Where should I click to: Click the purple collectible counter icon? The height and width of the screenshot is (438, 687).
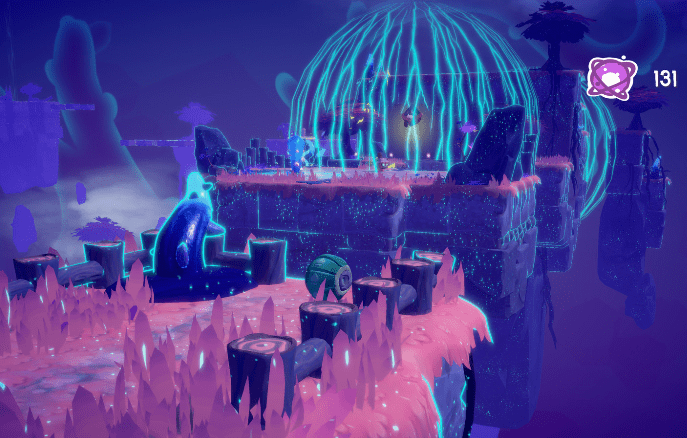point(608,77)
